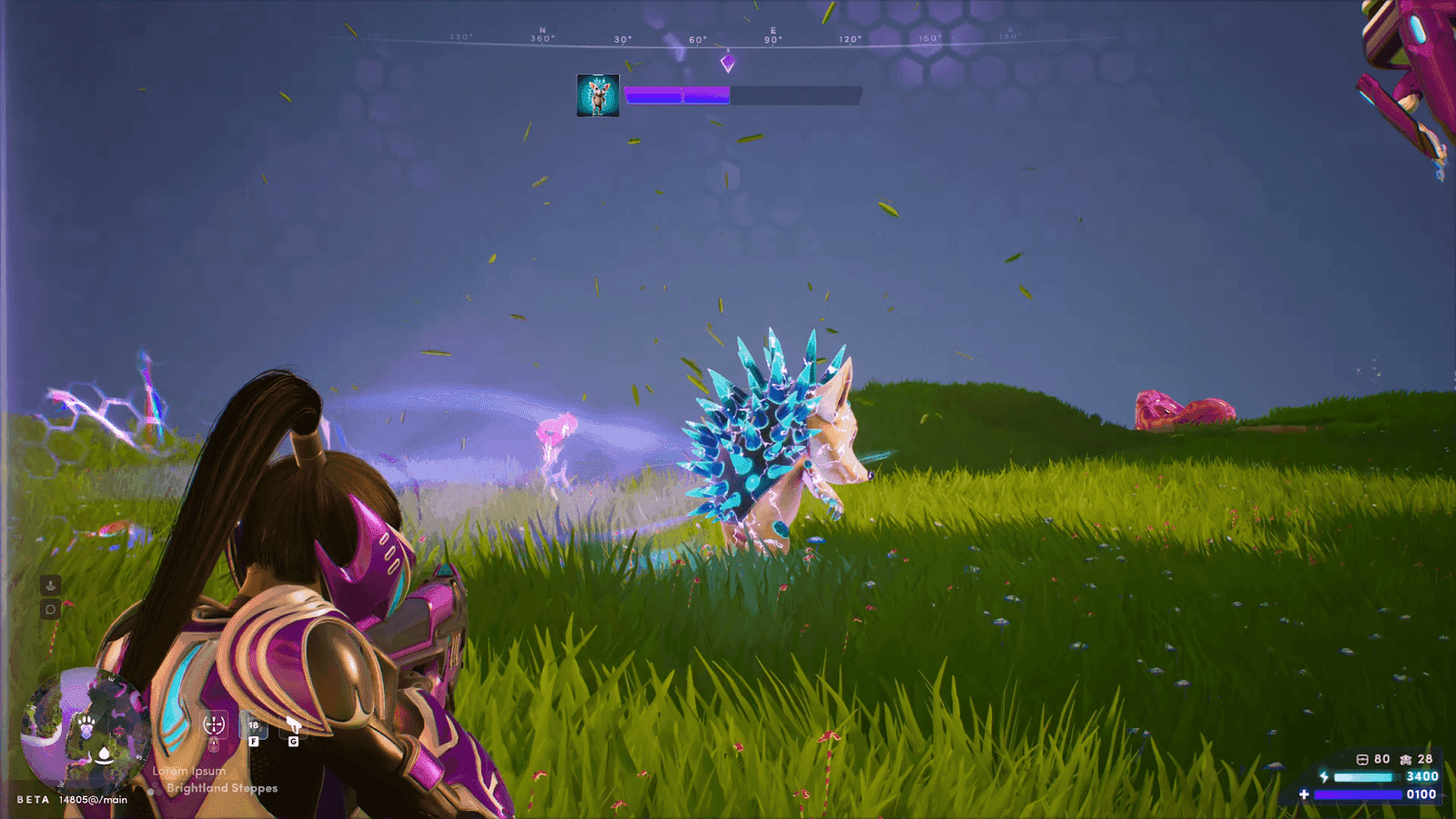Click the blue health bar showing 0100
Screen dimensions: 1456x819
[1358, 794]
